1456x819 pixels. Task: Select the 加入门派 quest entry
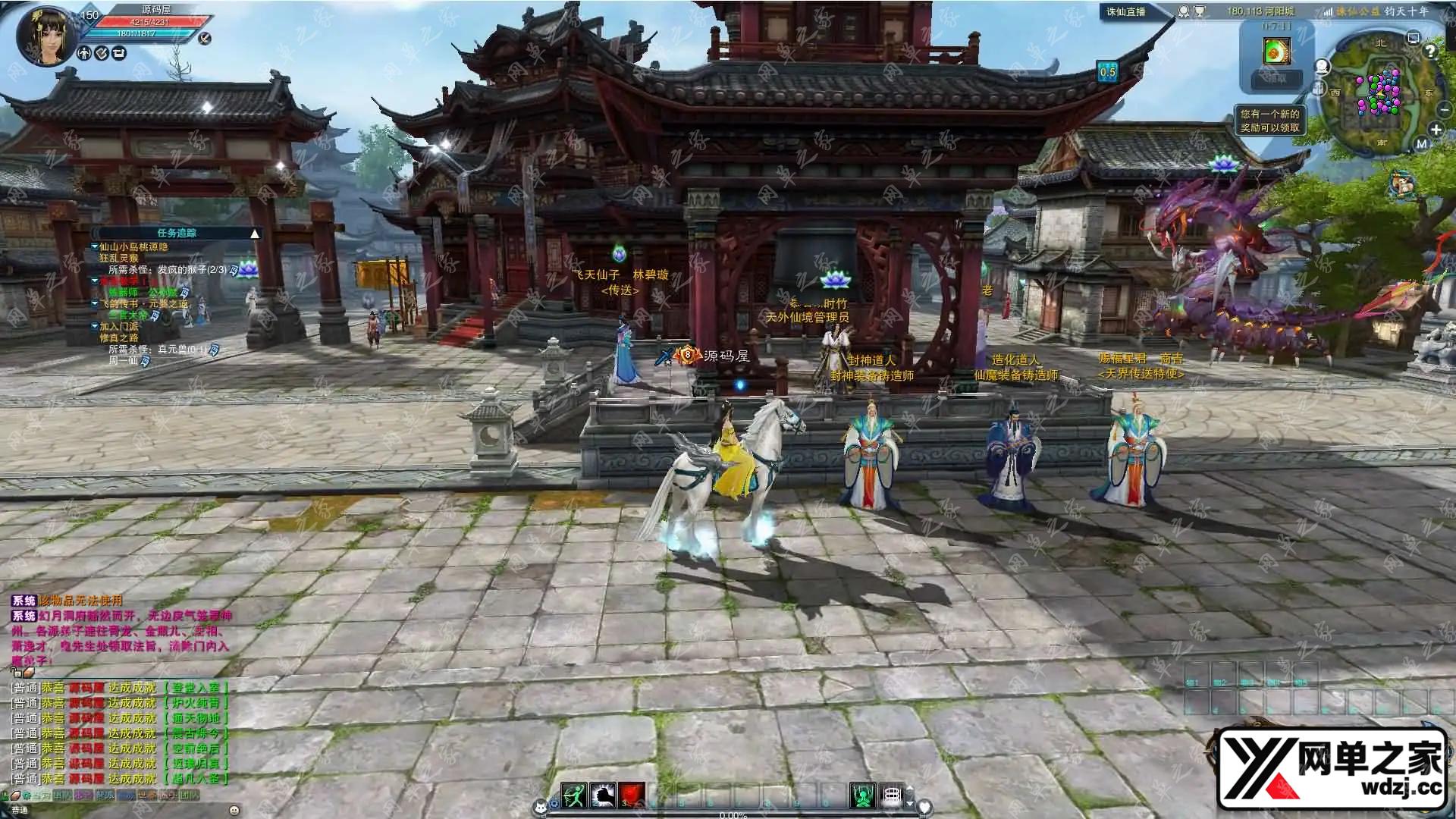(x=119, y=326)
